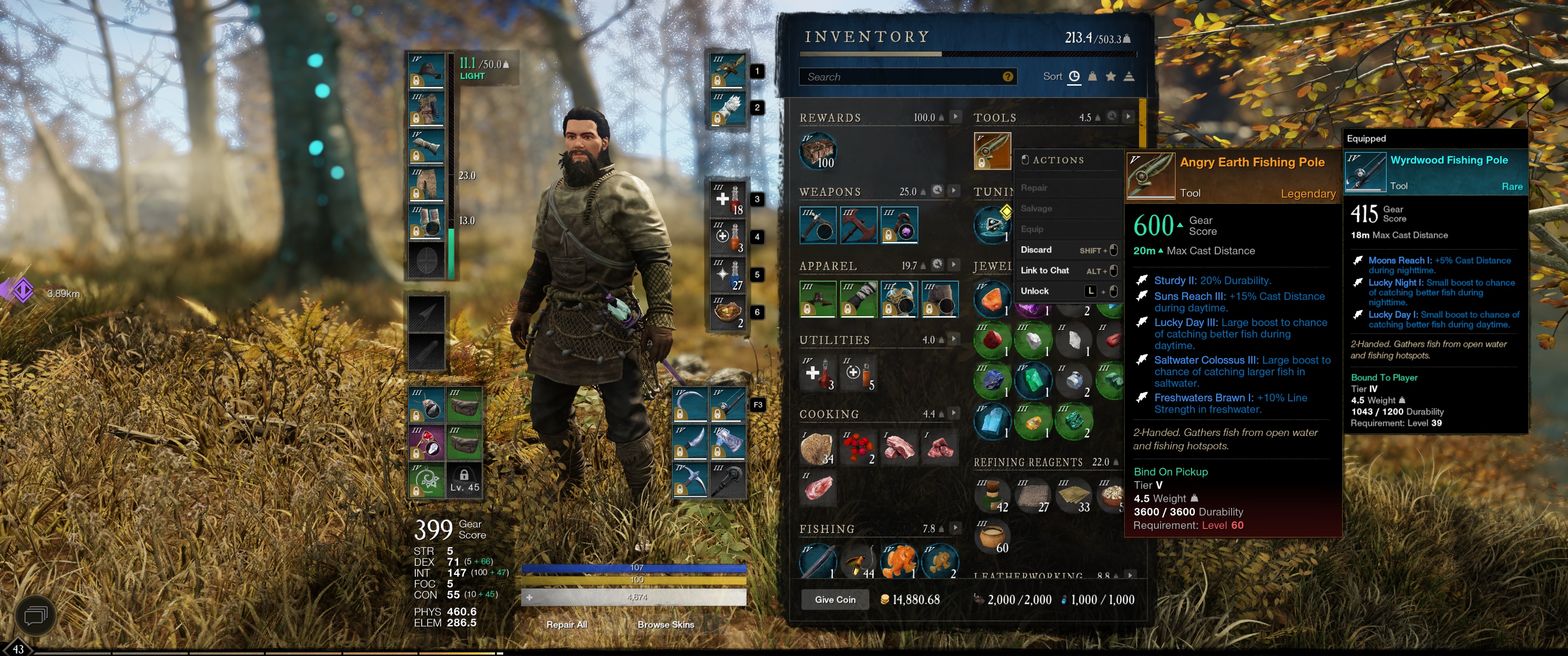The height and width of the screenshot is (656, 1568).
Task: Choose Discard from the actions menu
Action: 1037,250
